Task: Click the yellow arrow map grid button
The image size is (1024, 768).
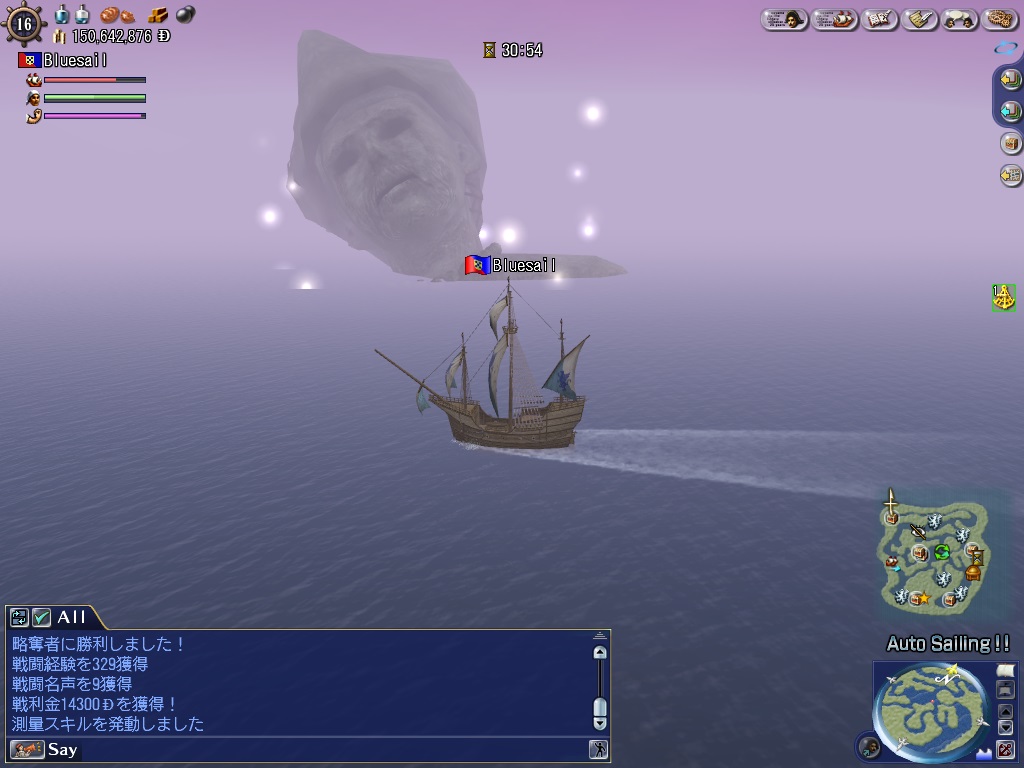Action: (1010, 176)
